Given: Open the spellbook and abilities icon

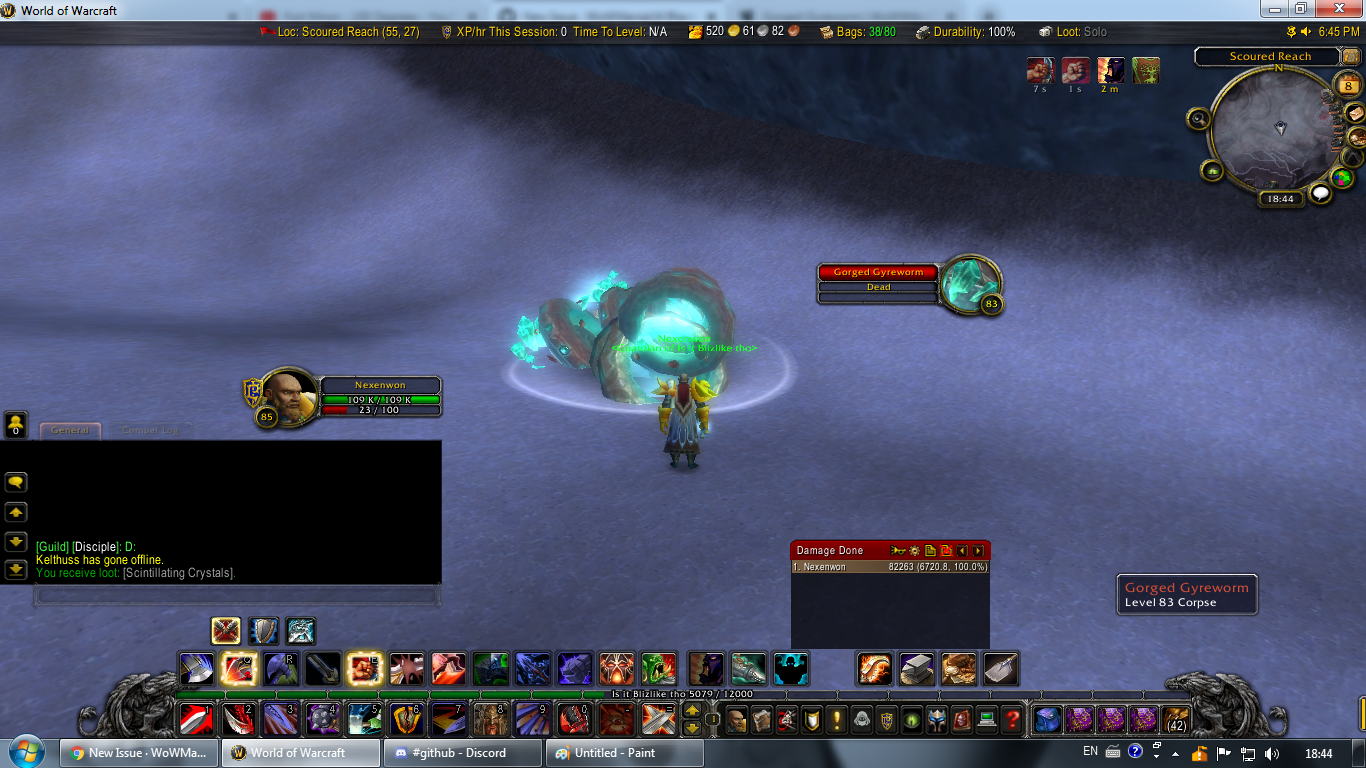Looking at the screenshot, I should 763,719.
